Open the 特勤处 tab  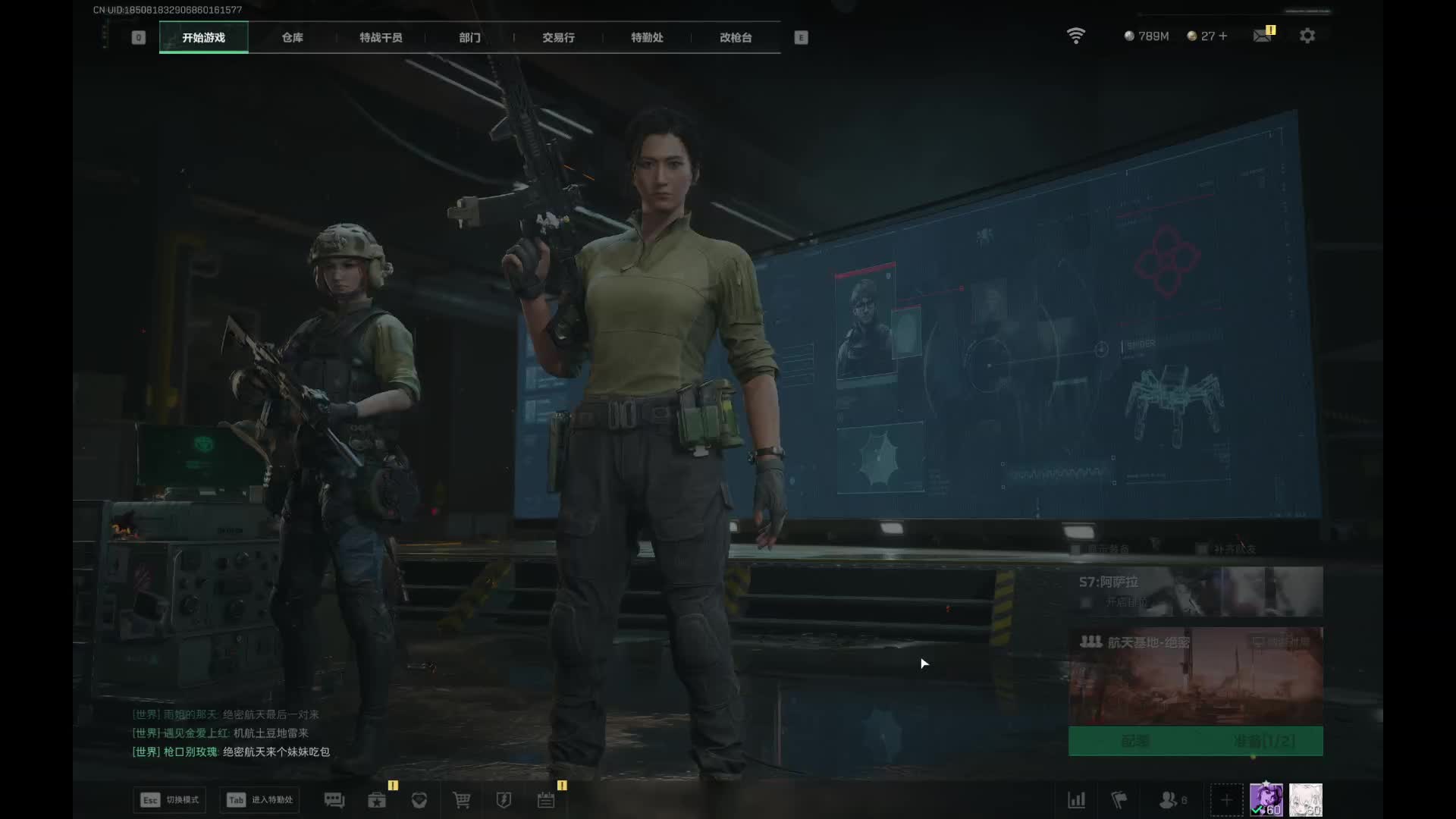[x=647, y=37]
